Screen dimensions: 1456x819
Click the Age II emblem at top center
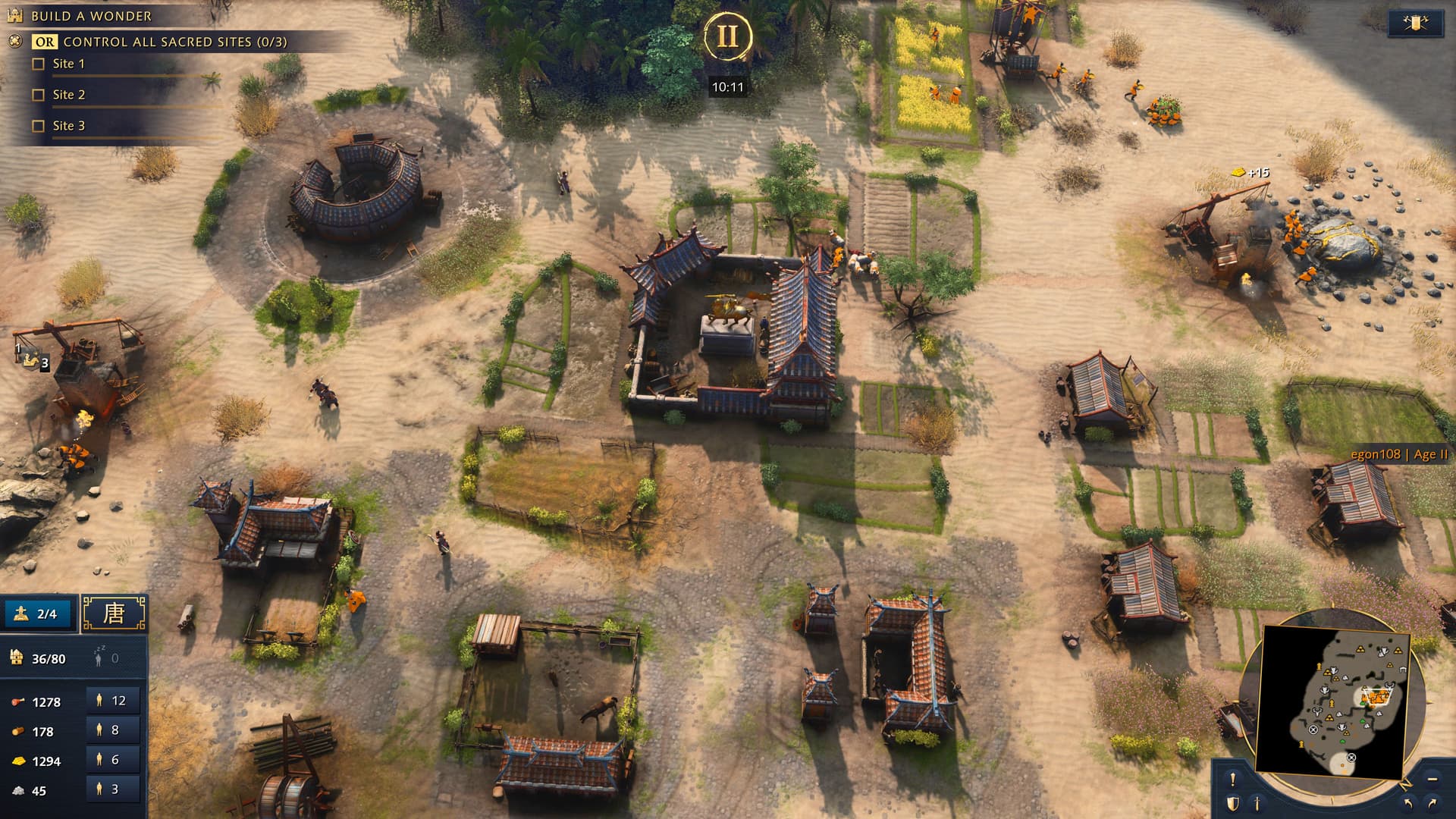coord(728,34)
